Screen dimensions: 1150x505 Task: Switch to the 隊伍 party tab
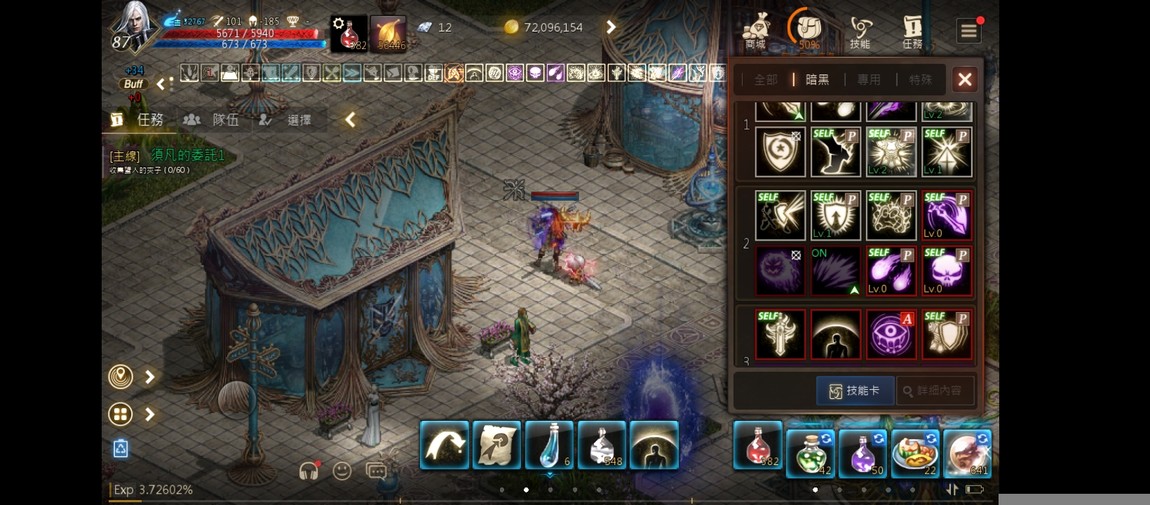213,120
